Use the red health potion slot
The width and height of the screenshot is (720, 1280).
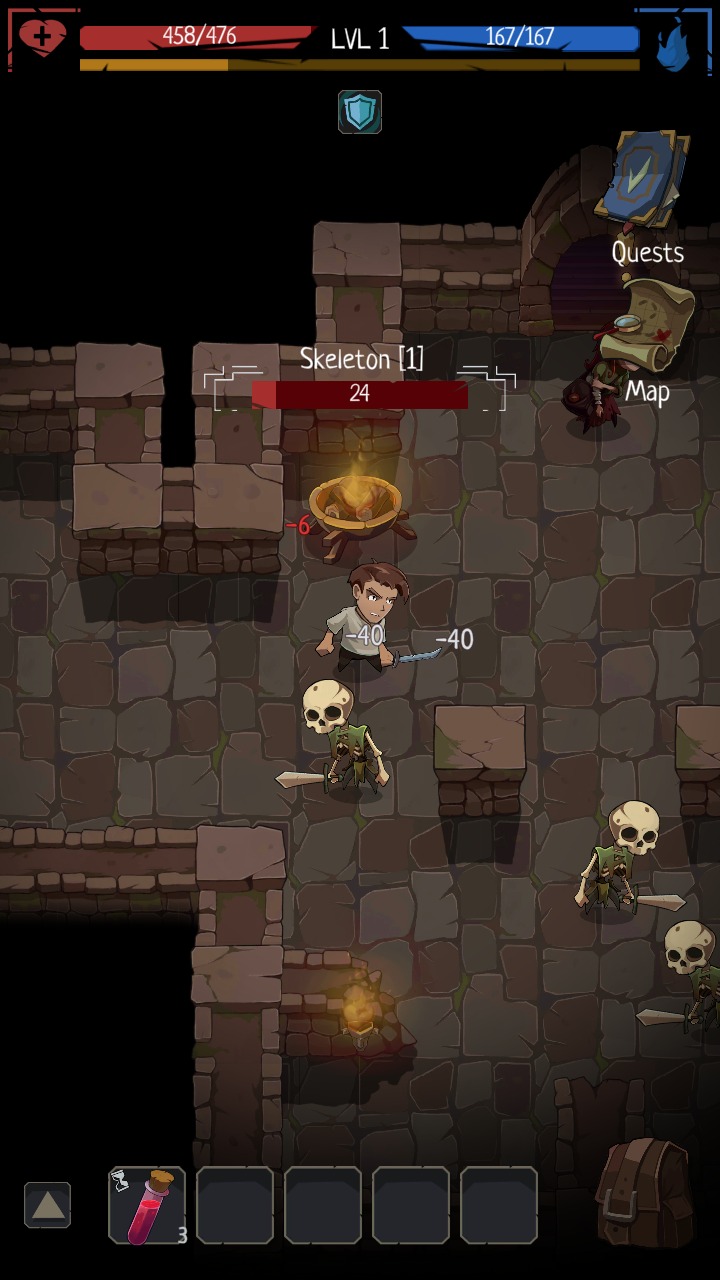[147, 1205]
